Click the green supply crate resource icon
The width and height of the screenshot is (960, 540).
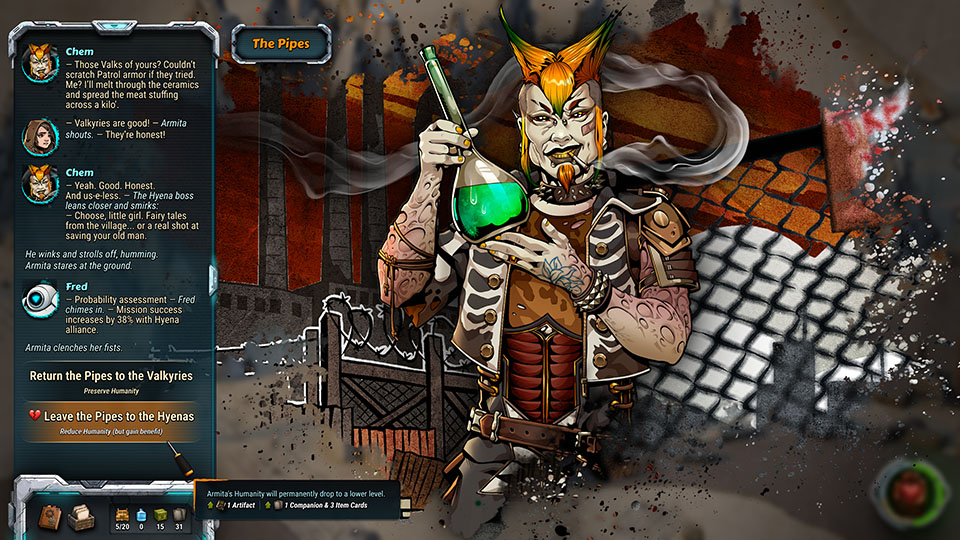click(159, 511)
